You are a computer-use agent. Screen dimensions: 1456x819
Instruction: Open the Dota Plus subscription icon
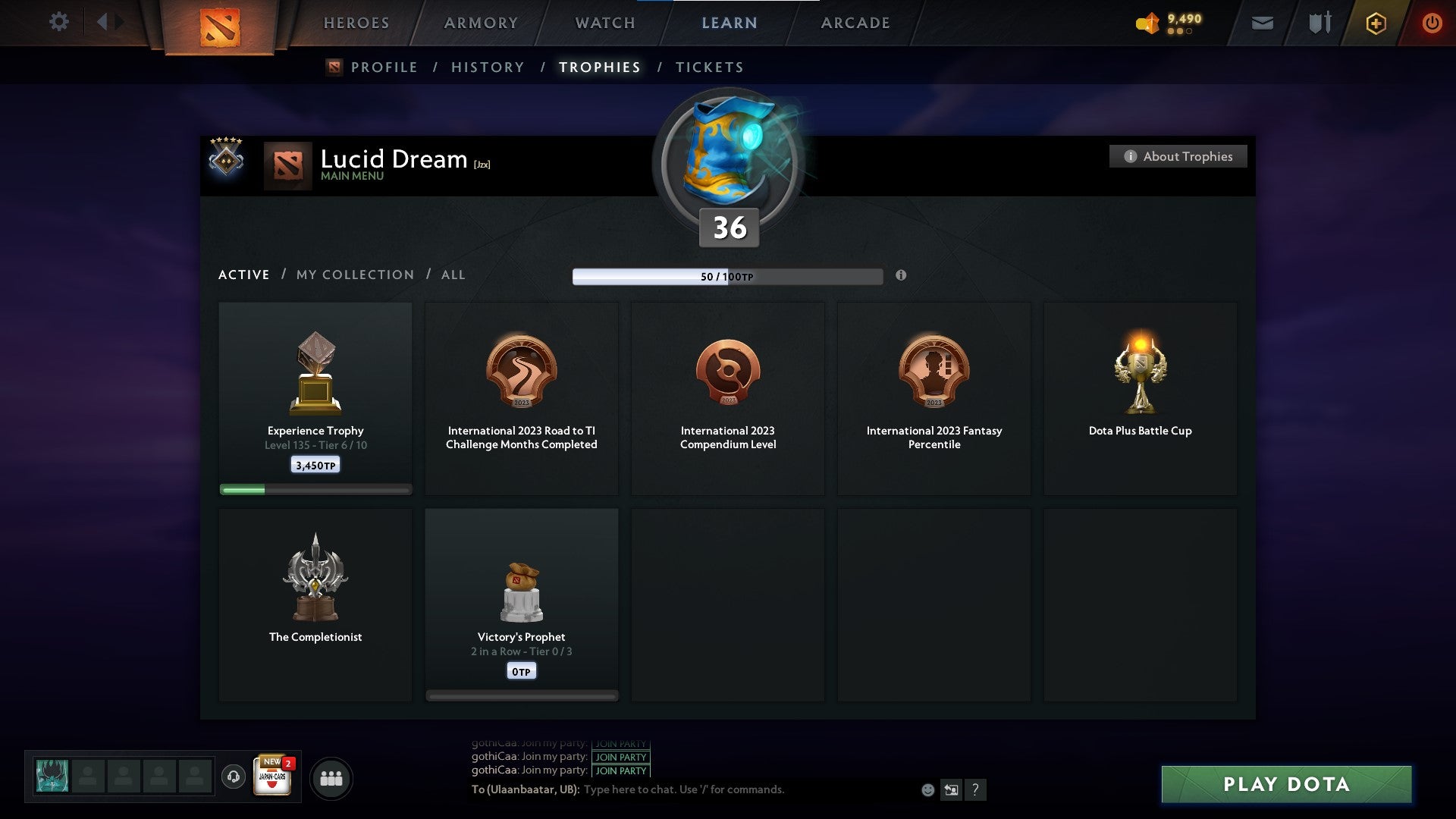coord(1376,23)
